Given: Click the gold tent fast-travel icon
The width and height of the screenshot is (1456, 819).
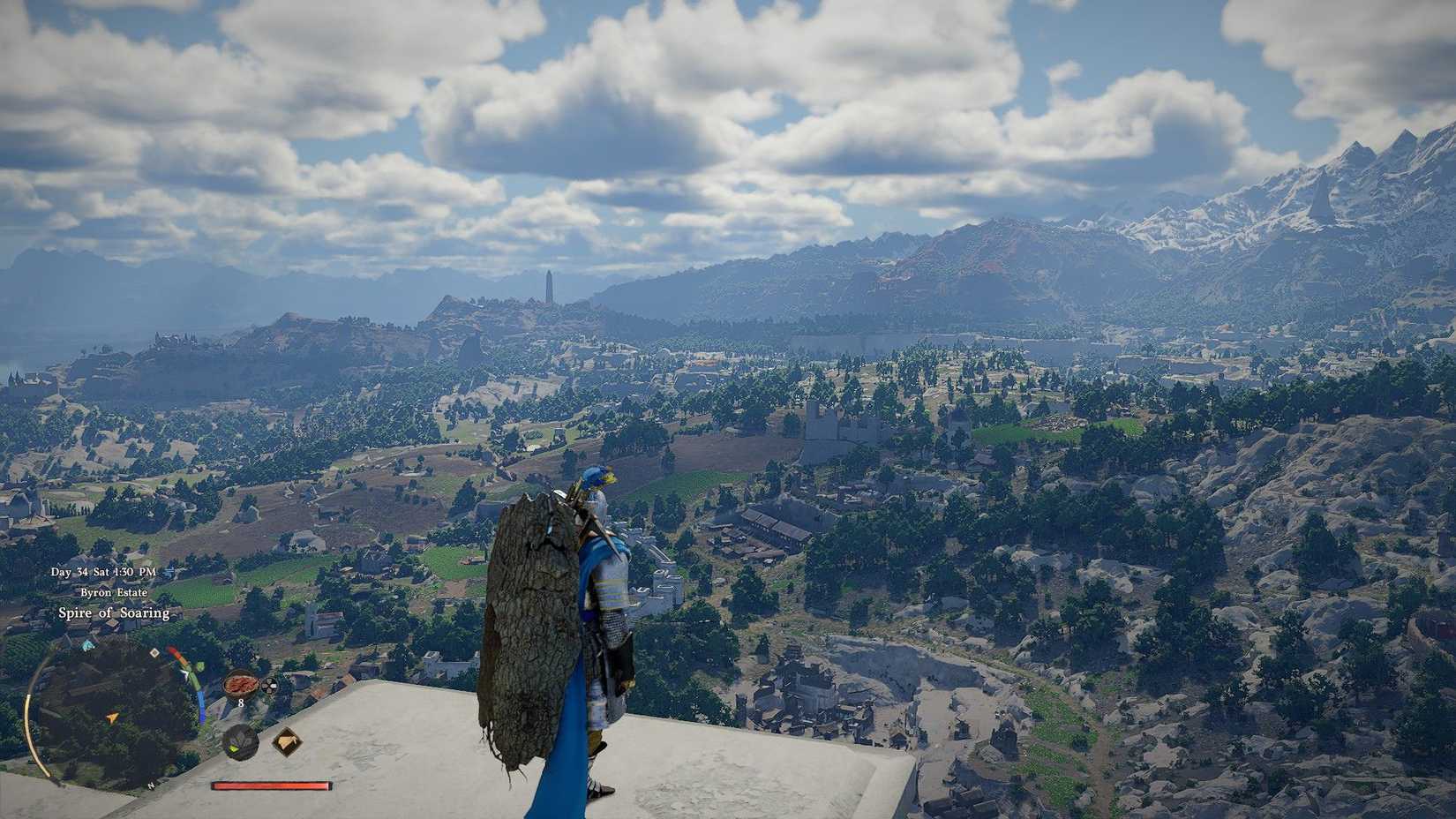Looking at the screenshot, I should pos(289,740).
